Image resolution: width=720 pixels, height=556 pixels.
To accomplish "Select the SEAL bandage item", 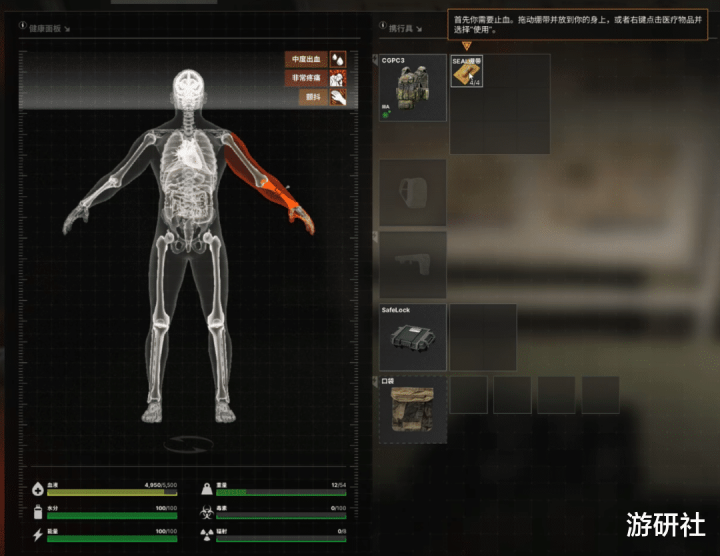I will [x=467, y=71].
